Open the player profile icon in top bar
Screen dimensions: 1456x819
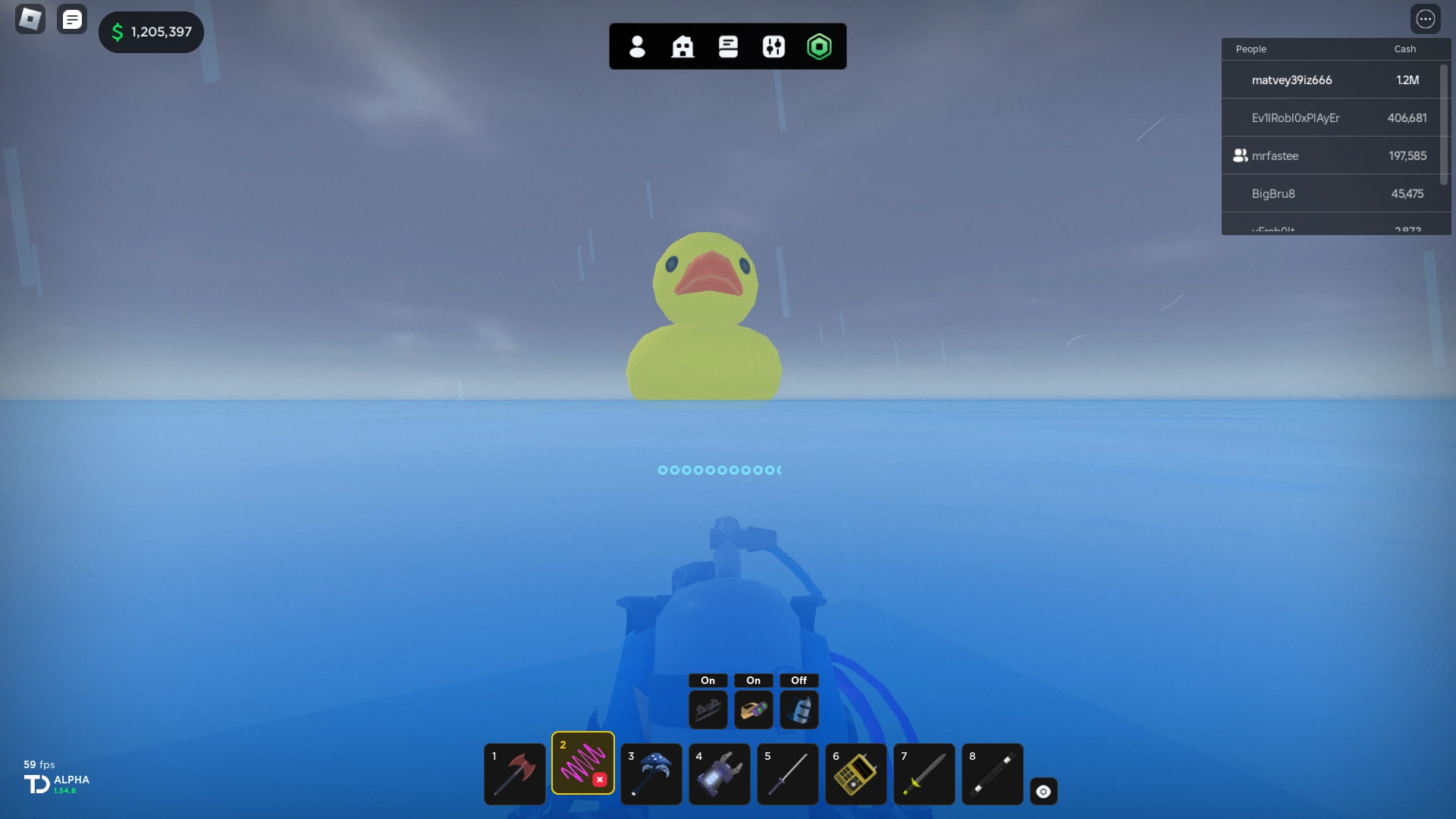coord(636,46)
